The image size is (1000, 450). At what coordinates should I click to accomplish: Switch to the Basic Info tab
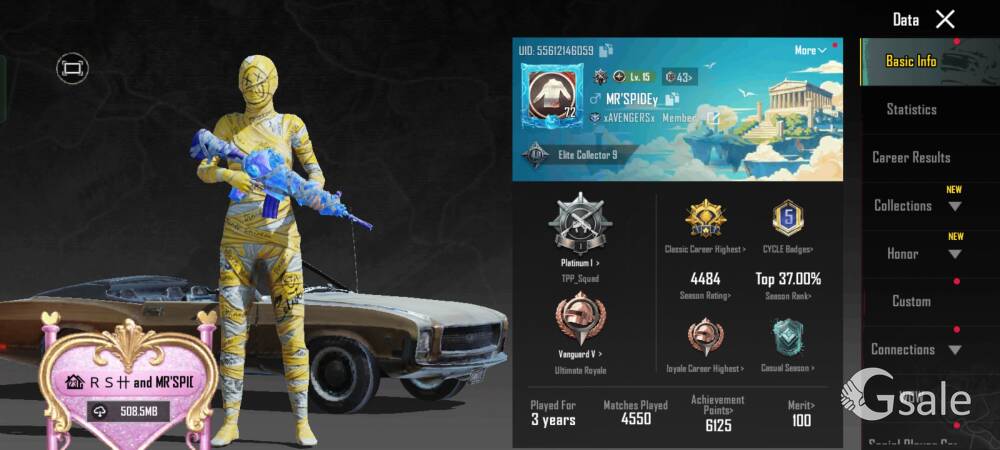(x=911, y=61)
